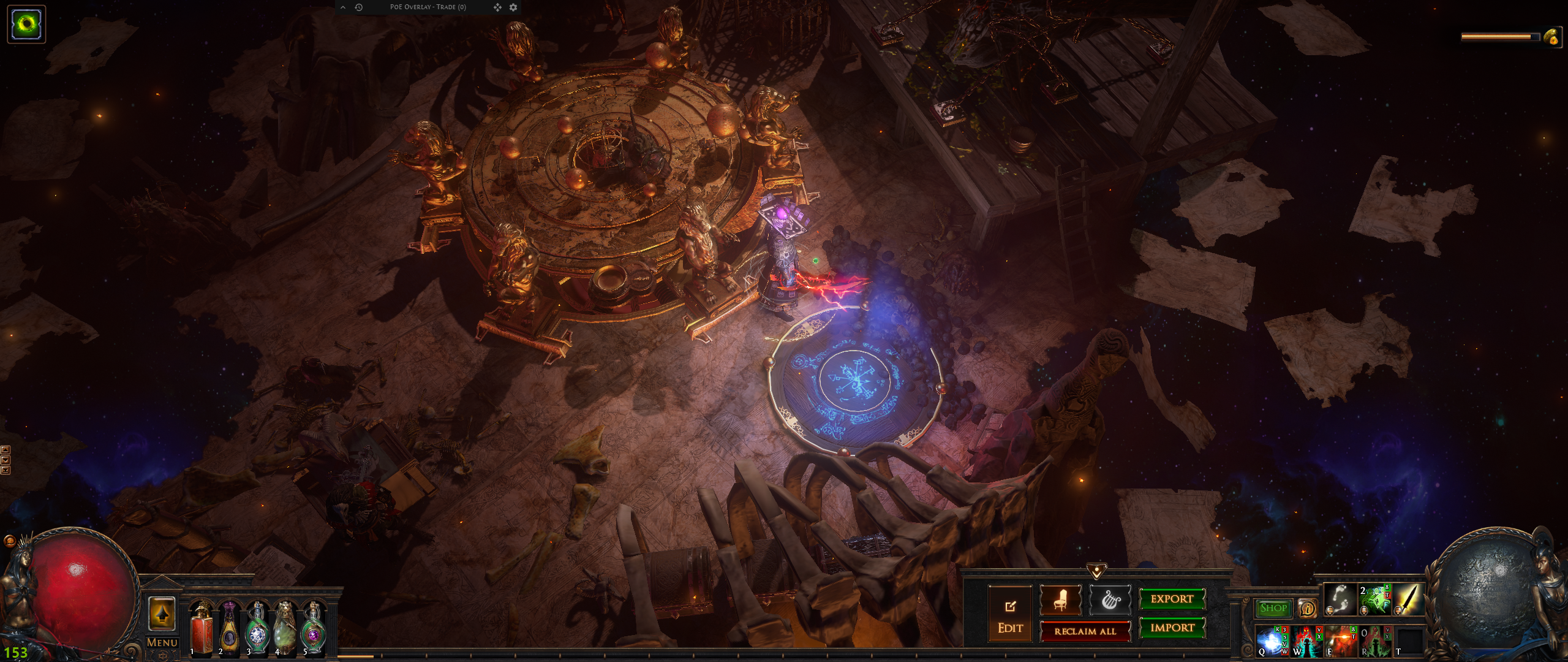1568x662 pixels.
Task: Export the hideout layout
Action: tap(1172, 599)
